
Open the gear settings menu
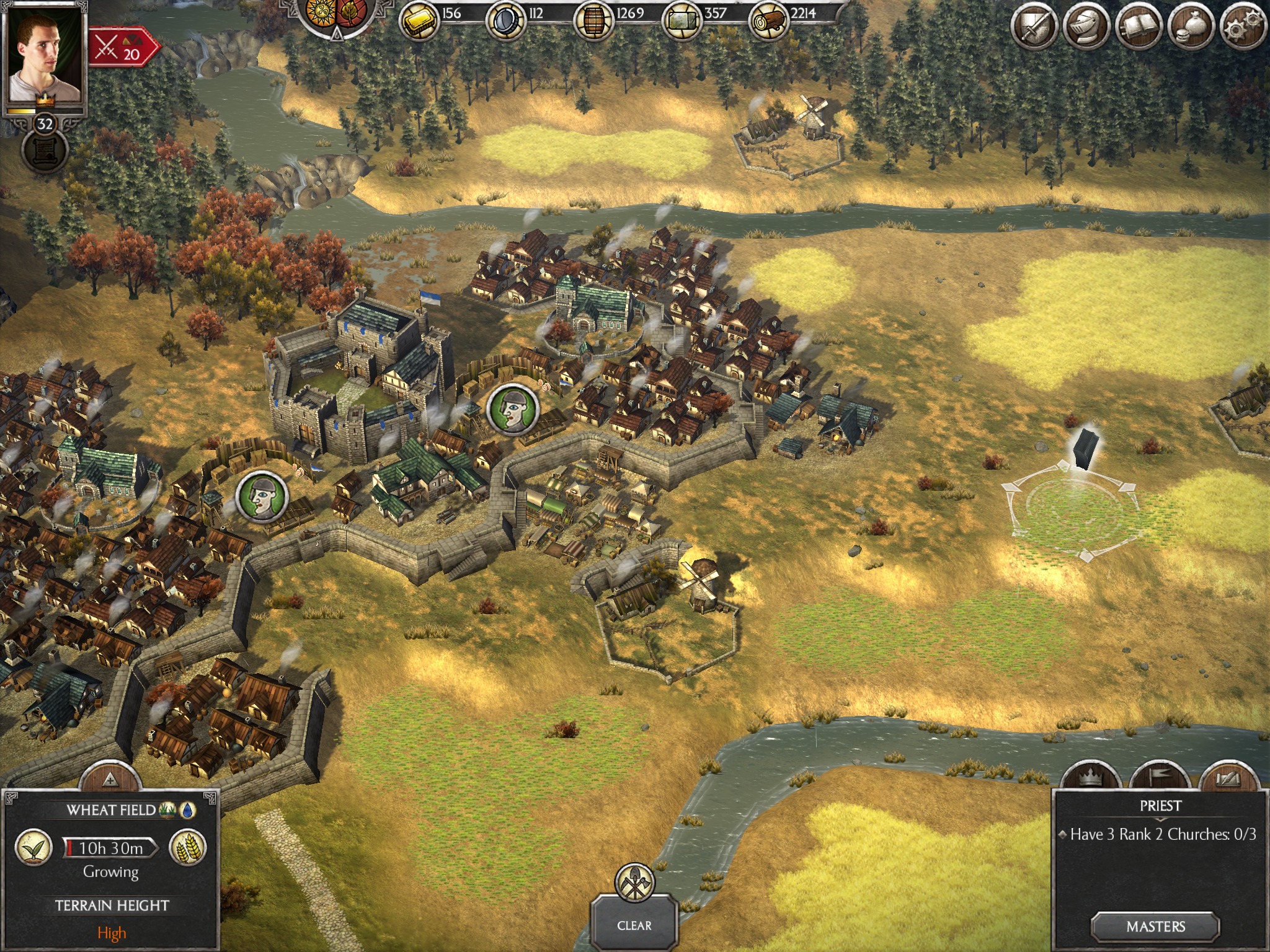click(x=1242, y=27)
